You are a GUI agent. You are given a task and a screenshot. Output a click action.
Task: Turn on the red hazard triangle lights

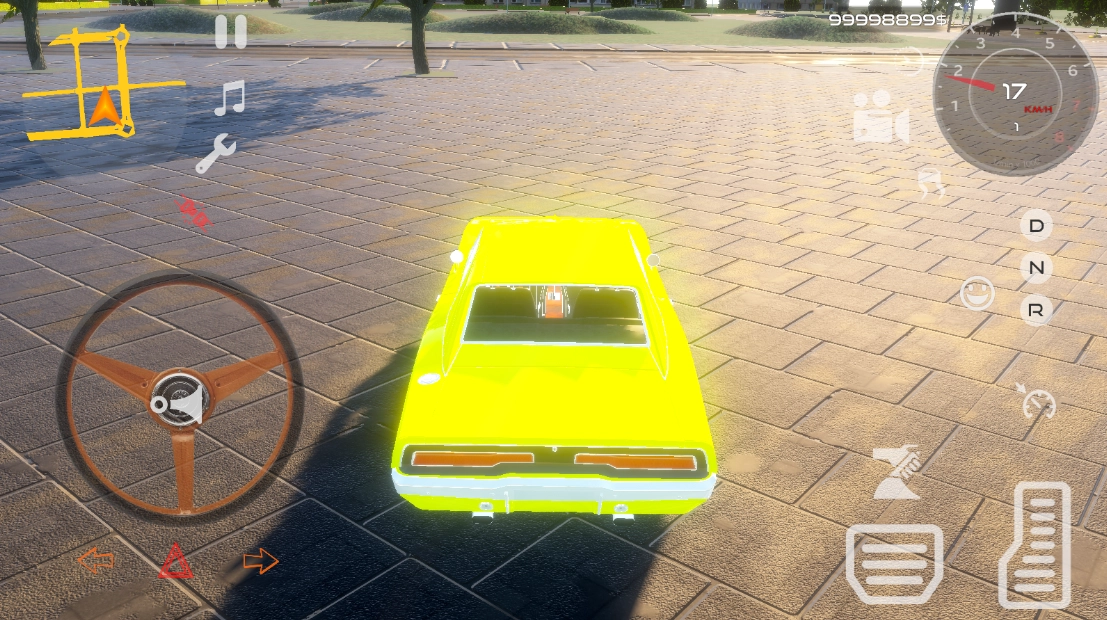pyautogui.click(x=177, y=562)
